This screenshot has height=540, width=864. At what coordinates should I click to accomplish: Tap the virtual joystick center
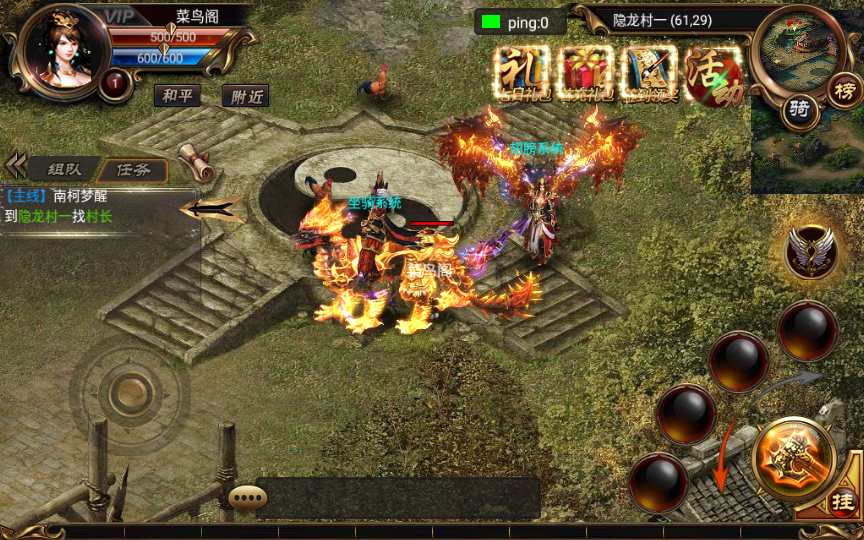tap(128, 393)
